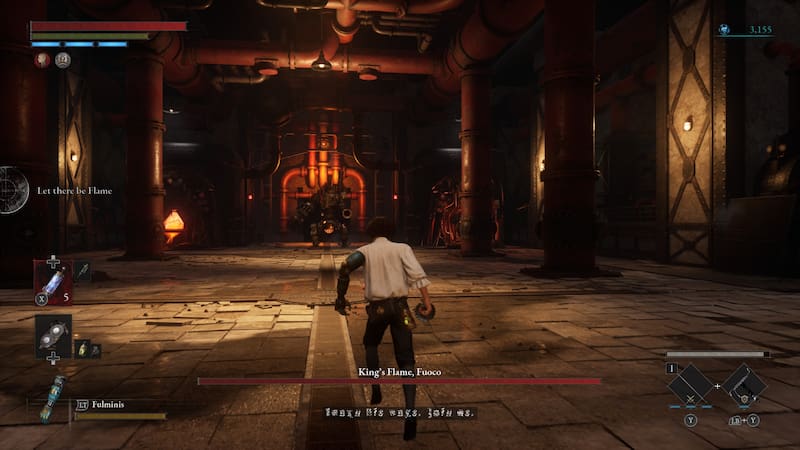This screenshot has height=450, width=800.
Task: Open the "Let there be Flame" objective tracker
Action: [74, 190]
